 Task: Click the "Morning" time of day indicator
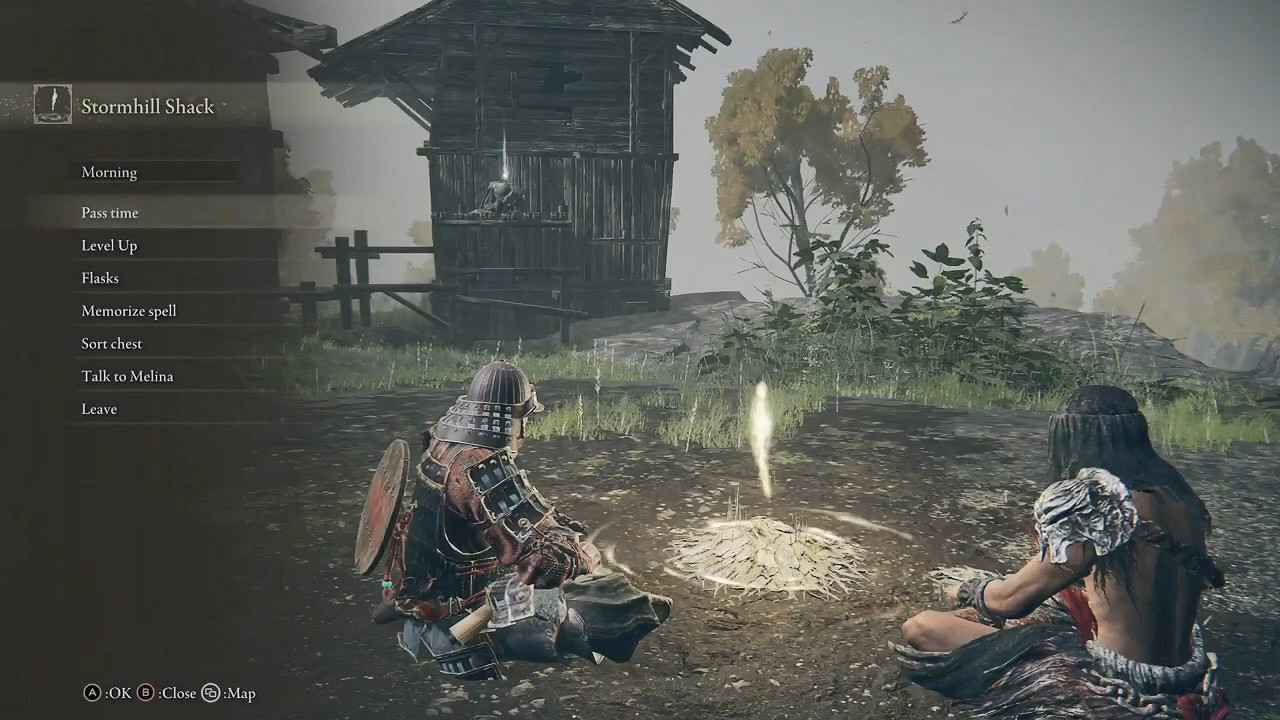click(x=109, y=172)
